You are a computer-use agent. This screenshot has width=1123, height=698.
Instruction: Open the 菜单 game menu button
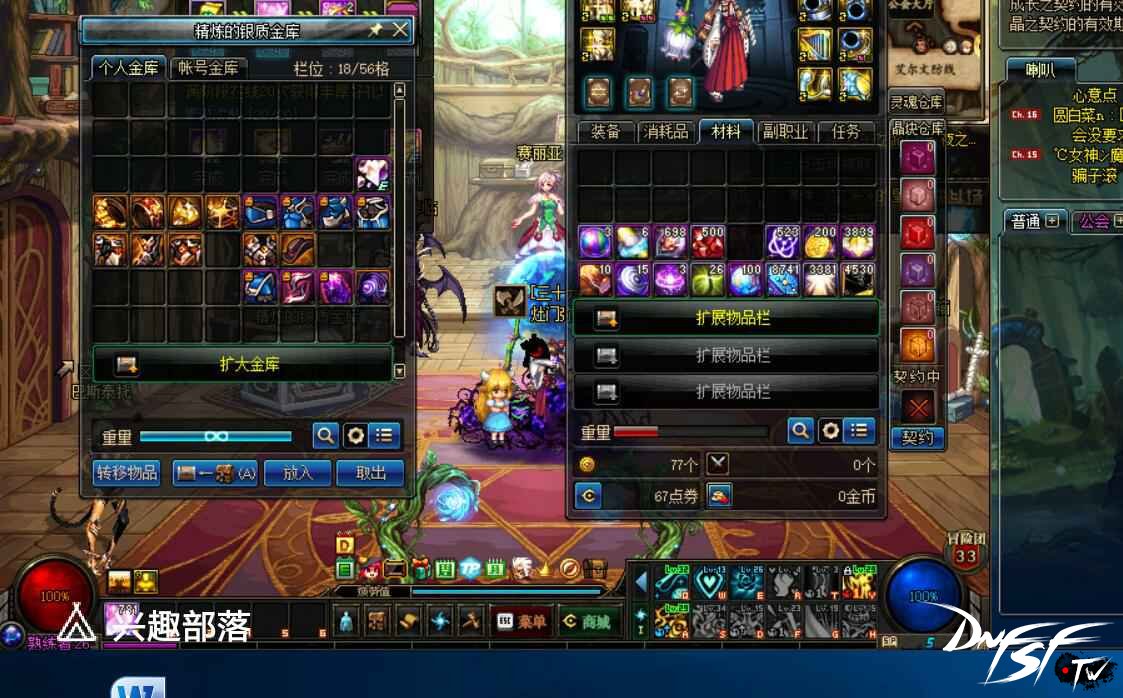point(523,621)
